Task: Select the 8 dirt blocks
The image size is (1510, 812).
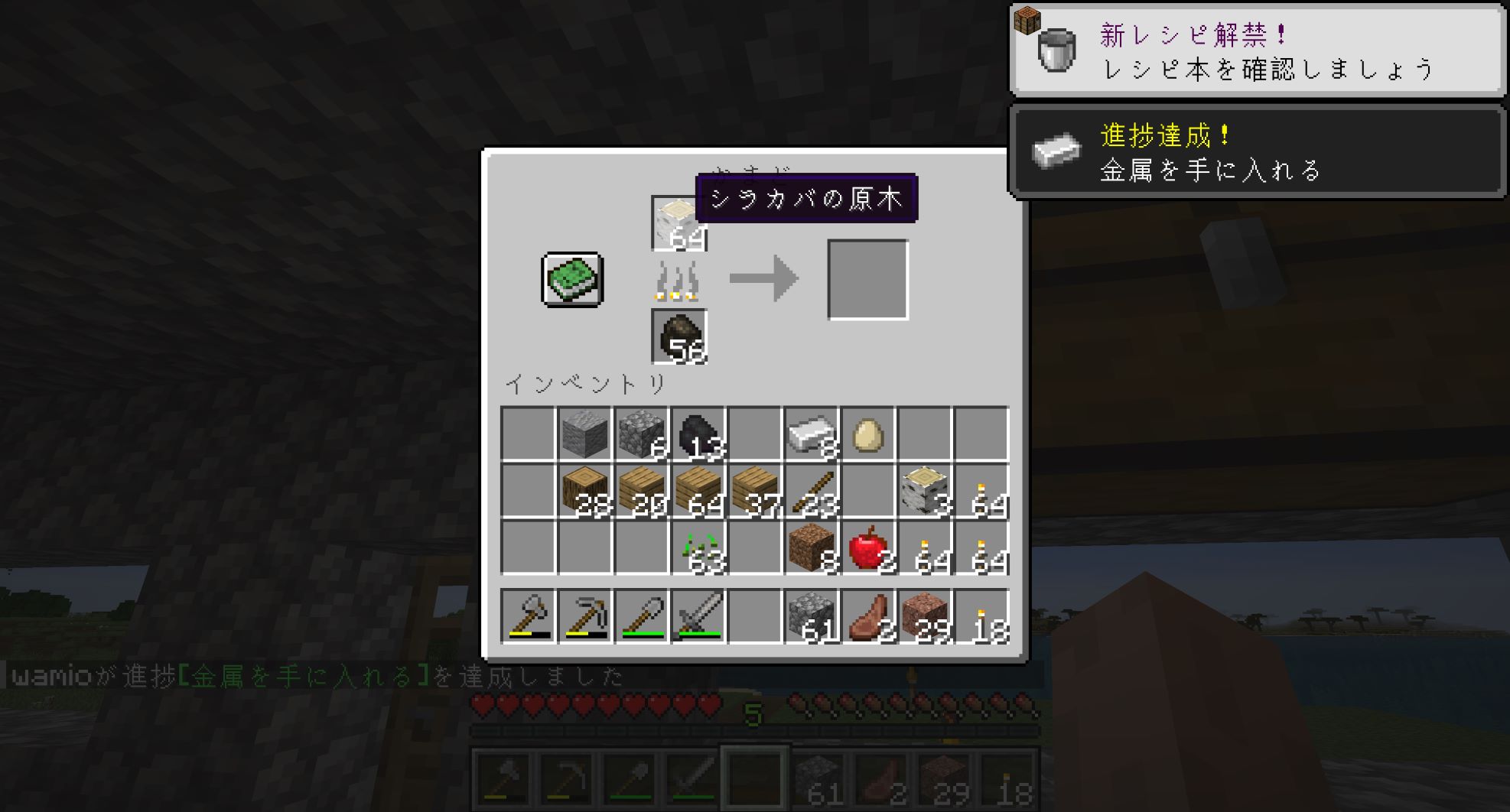Action: tap(811, 547)
